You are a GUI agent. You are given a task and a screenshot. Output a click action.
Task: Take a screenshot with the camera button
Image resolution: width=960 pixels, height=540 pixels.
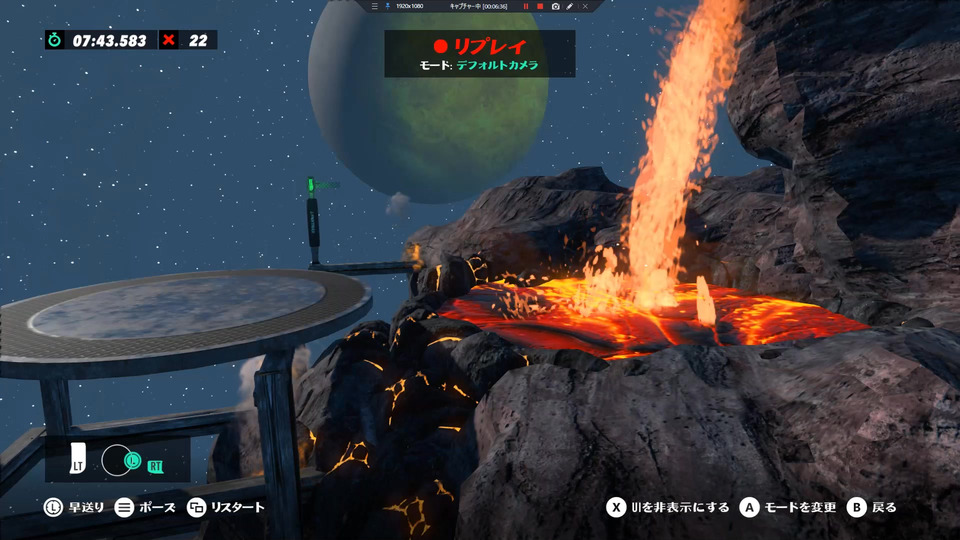tap(555, 6)
